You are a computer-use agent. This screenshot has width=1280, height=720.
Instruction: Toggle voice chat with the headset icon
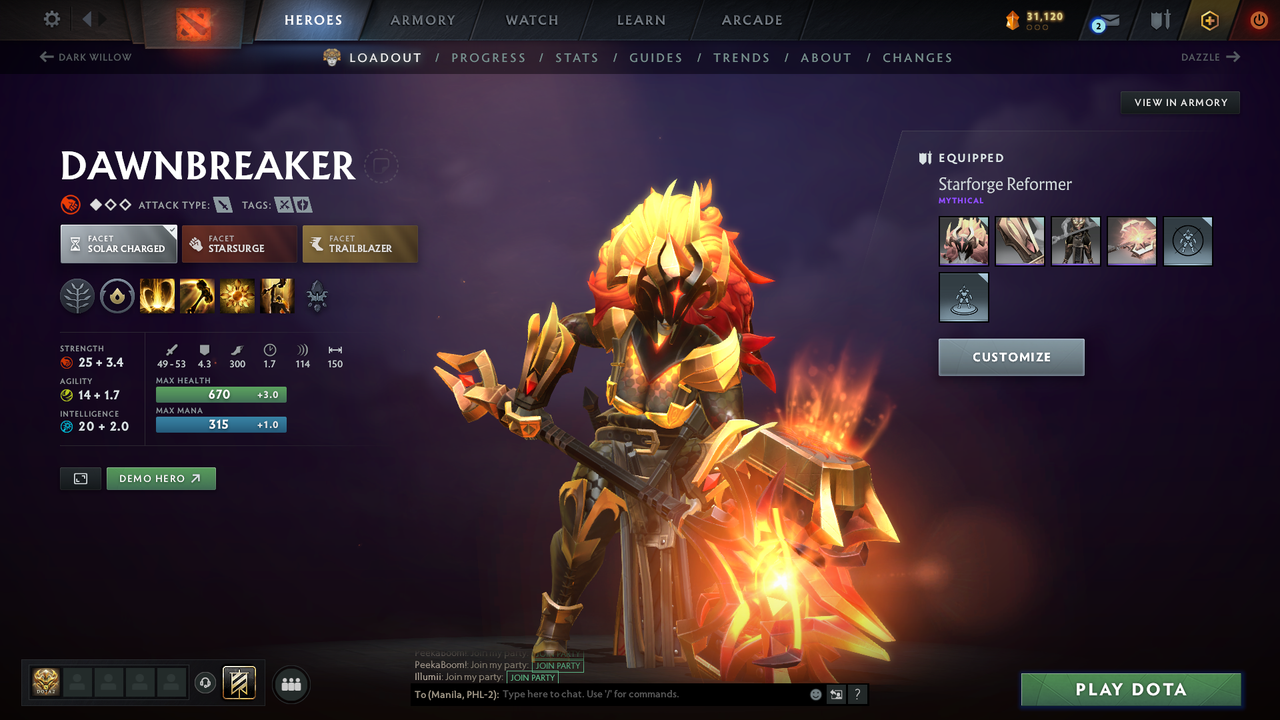point(206,683)
